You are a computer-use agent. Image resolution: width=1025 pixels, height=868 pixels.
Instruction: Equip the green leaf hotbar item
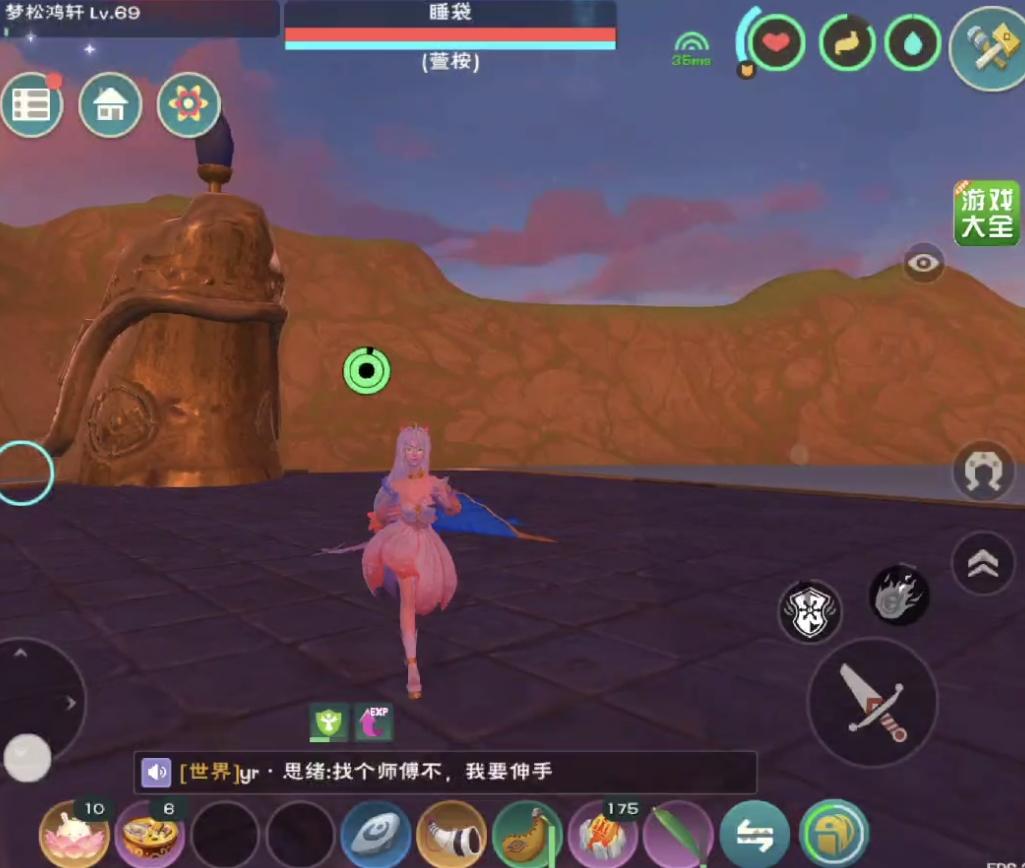pyautogui.click(x=678, y=835)
